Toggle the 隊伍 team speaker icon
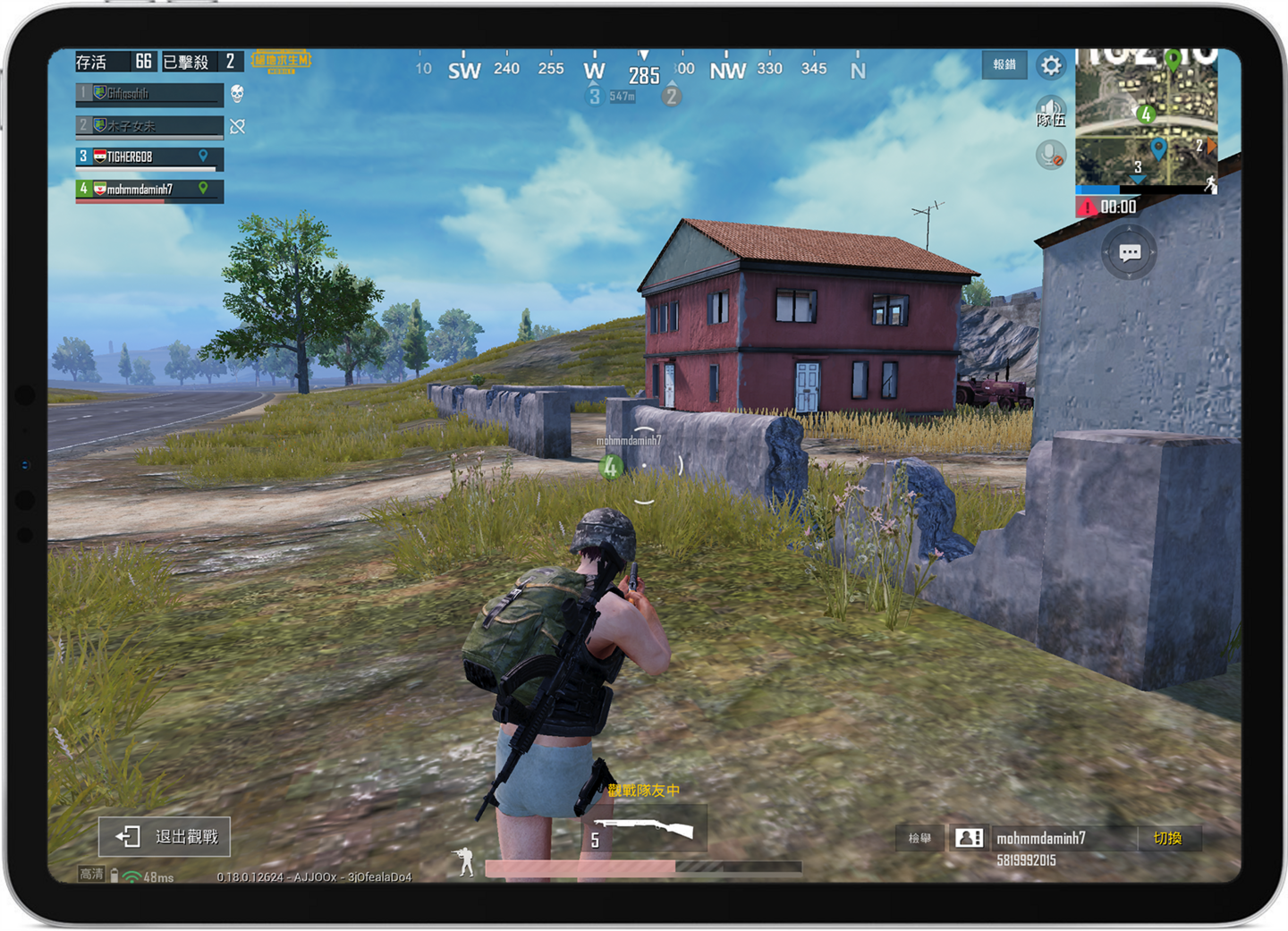The height and width of the screenshot is (931, 1288). pos(1051,113)
